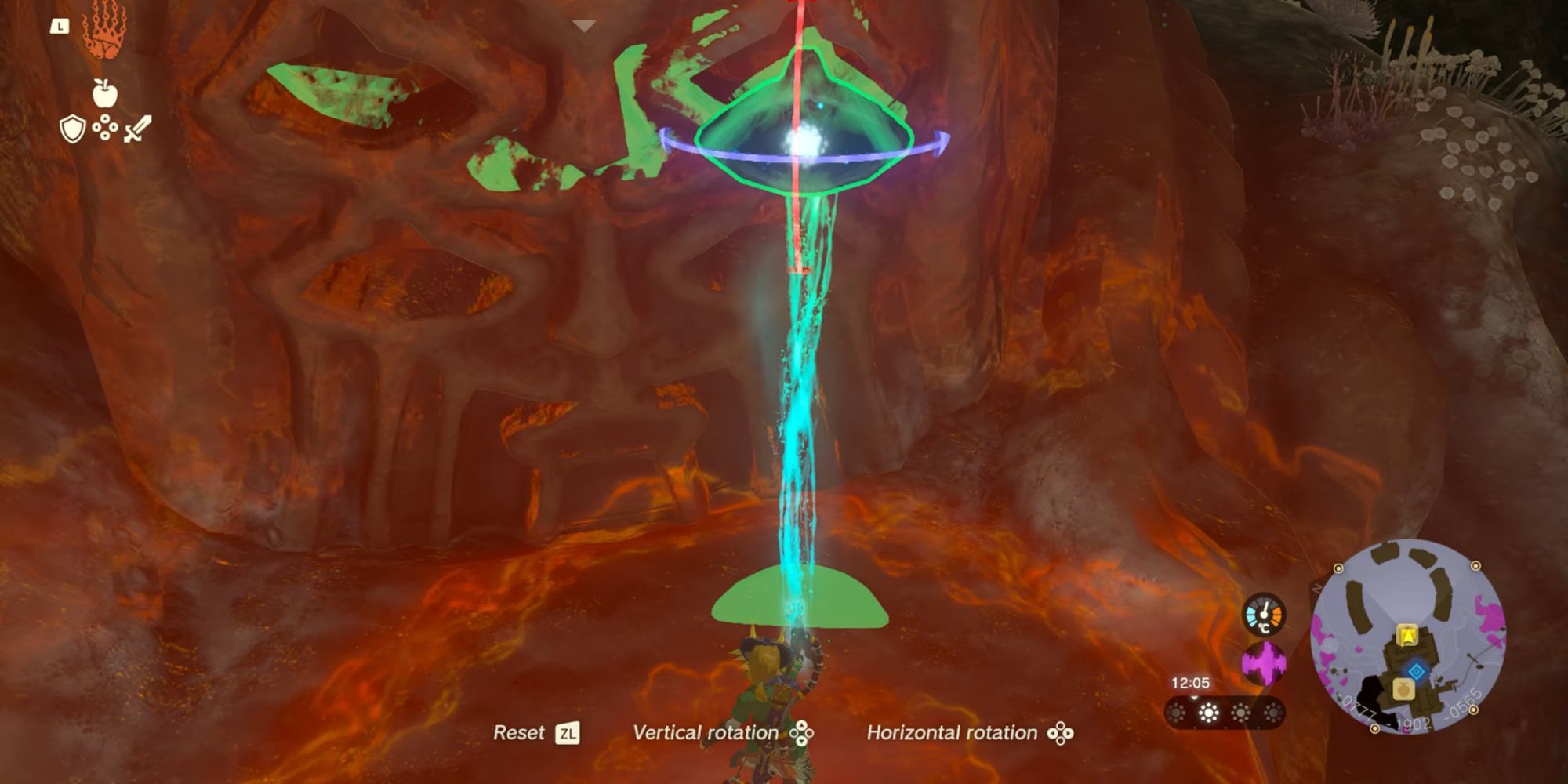
Task: Select the yellow destination pin on the minimap
Action: click(x=1406, y=633)
